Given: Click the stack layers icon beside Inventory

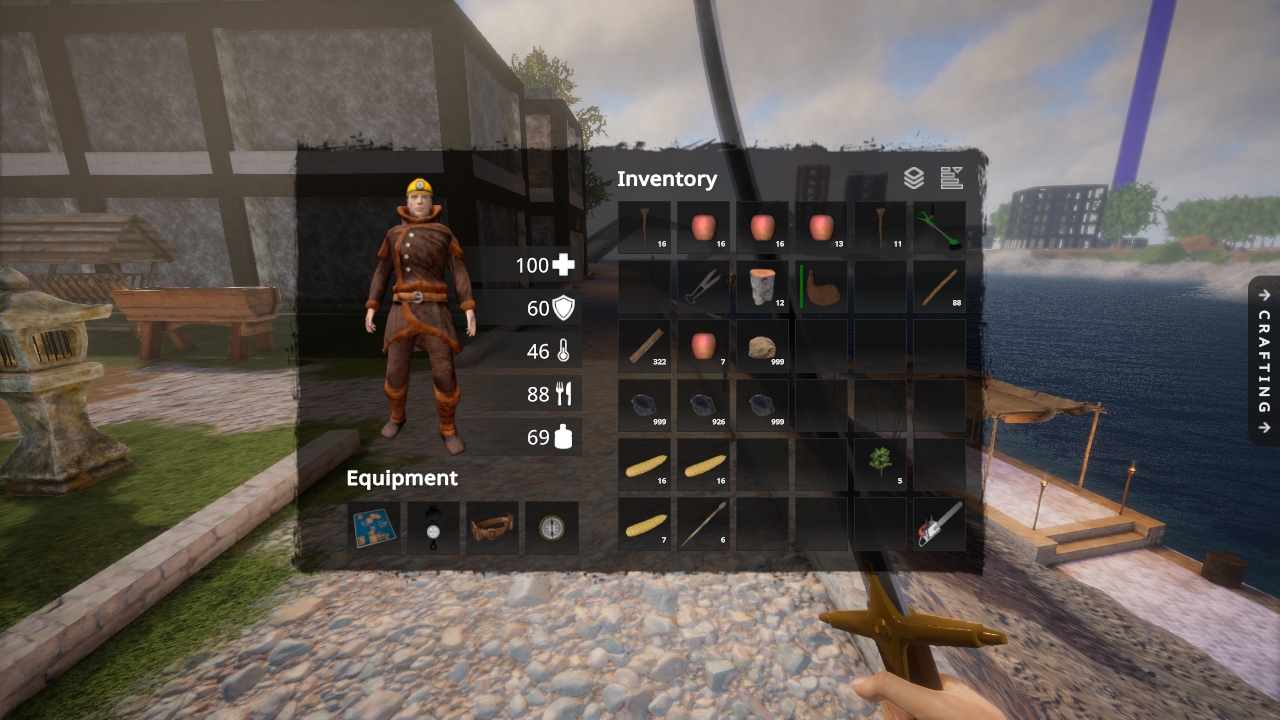Looking at the screenshot, I should pos(913,178).
